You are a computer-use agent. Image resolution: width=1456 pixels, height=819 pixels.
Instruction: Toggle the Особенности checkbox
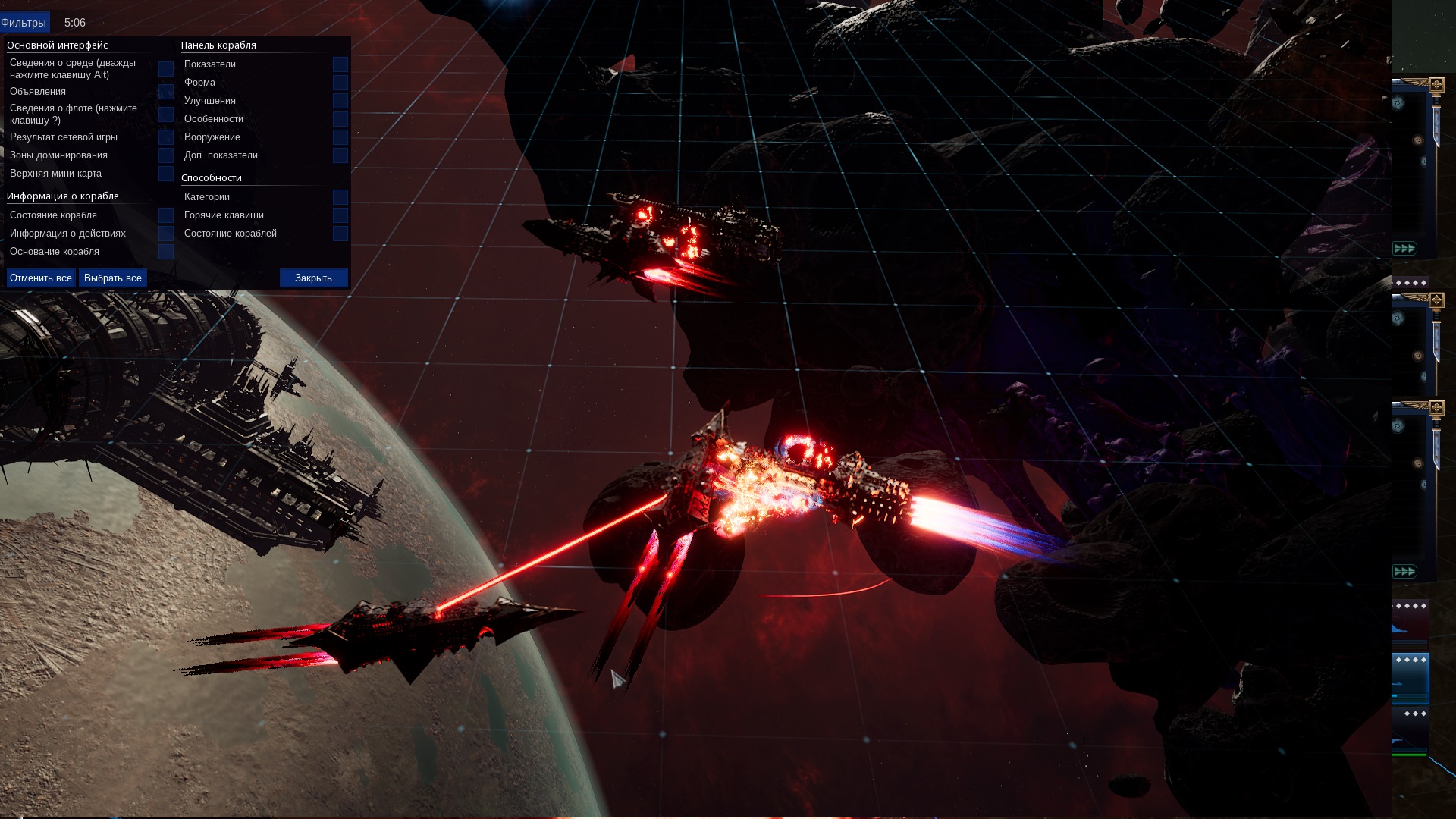click(x=340, y=119)
